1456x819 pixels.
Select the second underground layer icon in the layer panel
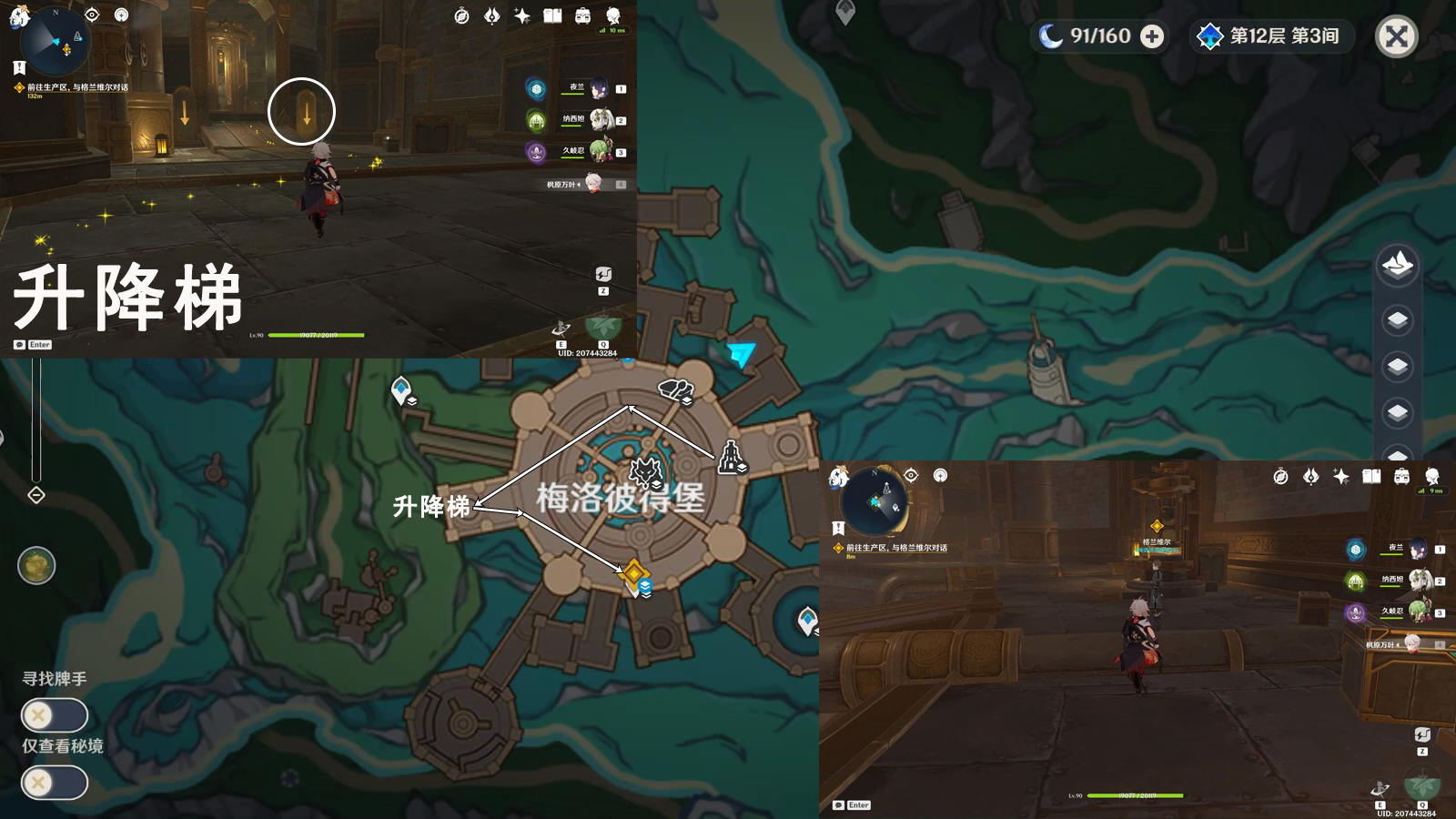[1396, 363]
